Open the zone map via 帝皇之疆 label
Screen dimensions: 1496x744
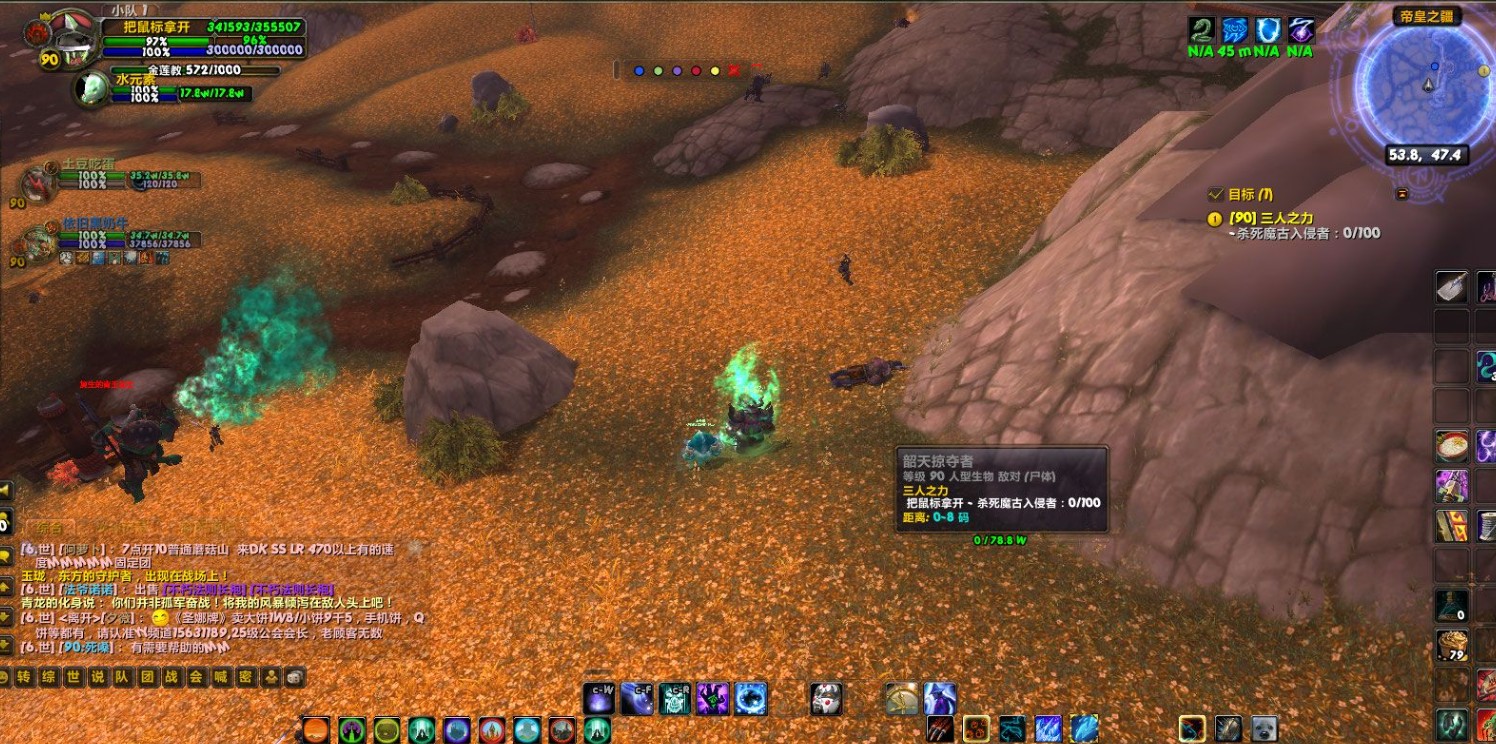[x=1426, y=16]
